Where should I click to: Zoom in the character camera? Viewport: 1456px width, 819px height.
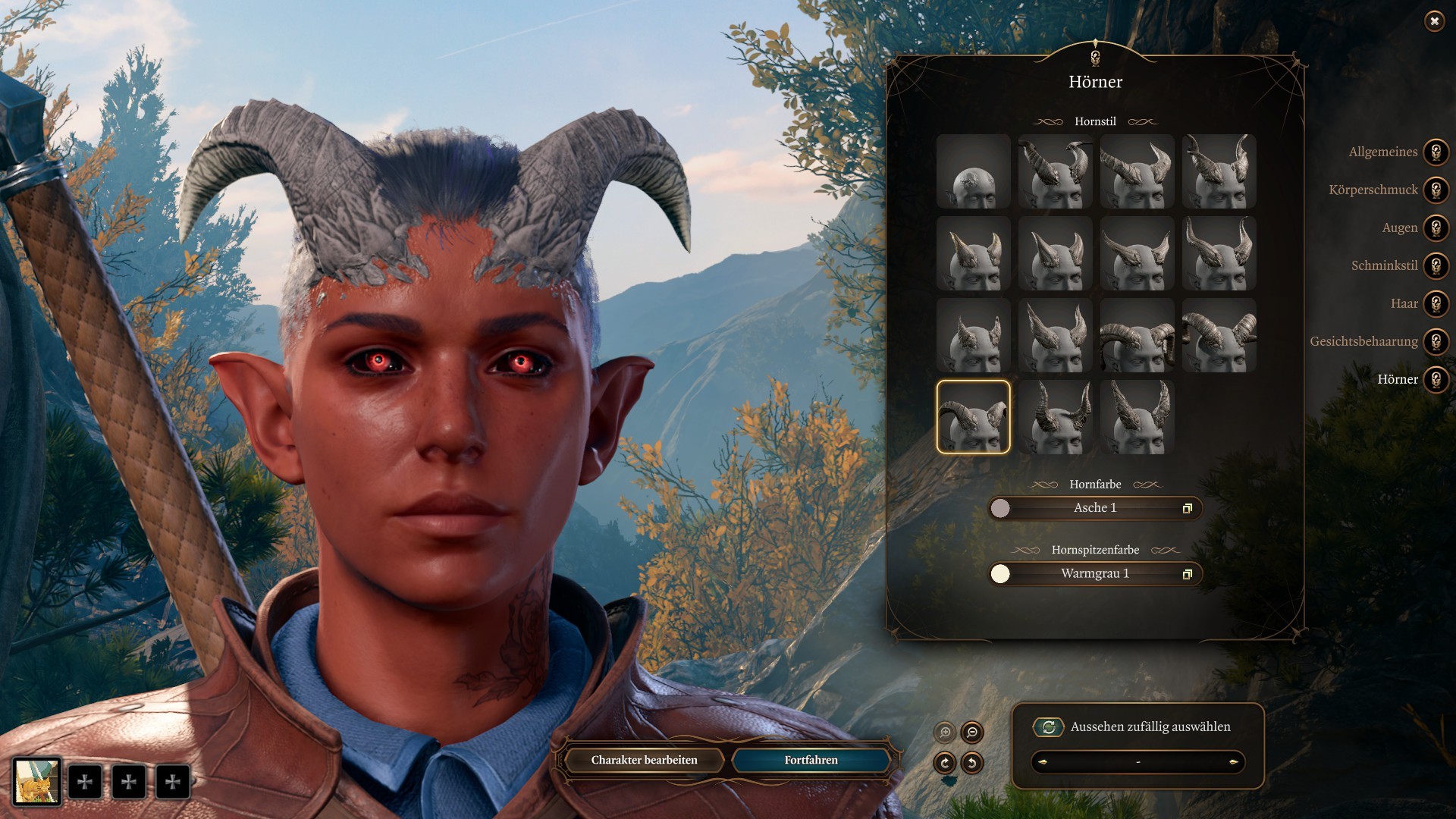pos(945,733)
